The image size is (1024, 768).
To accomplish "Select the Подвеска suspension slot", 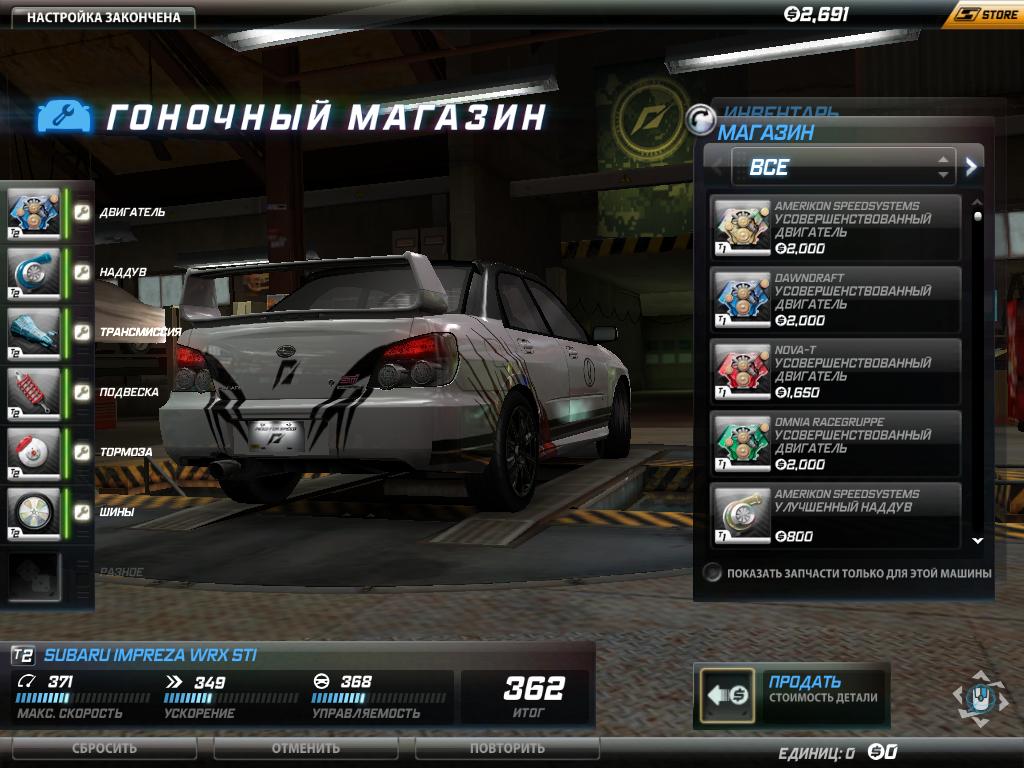I will tap(34, 392).
